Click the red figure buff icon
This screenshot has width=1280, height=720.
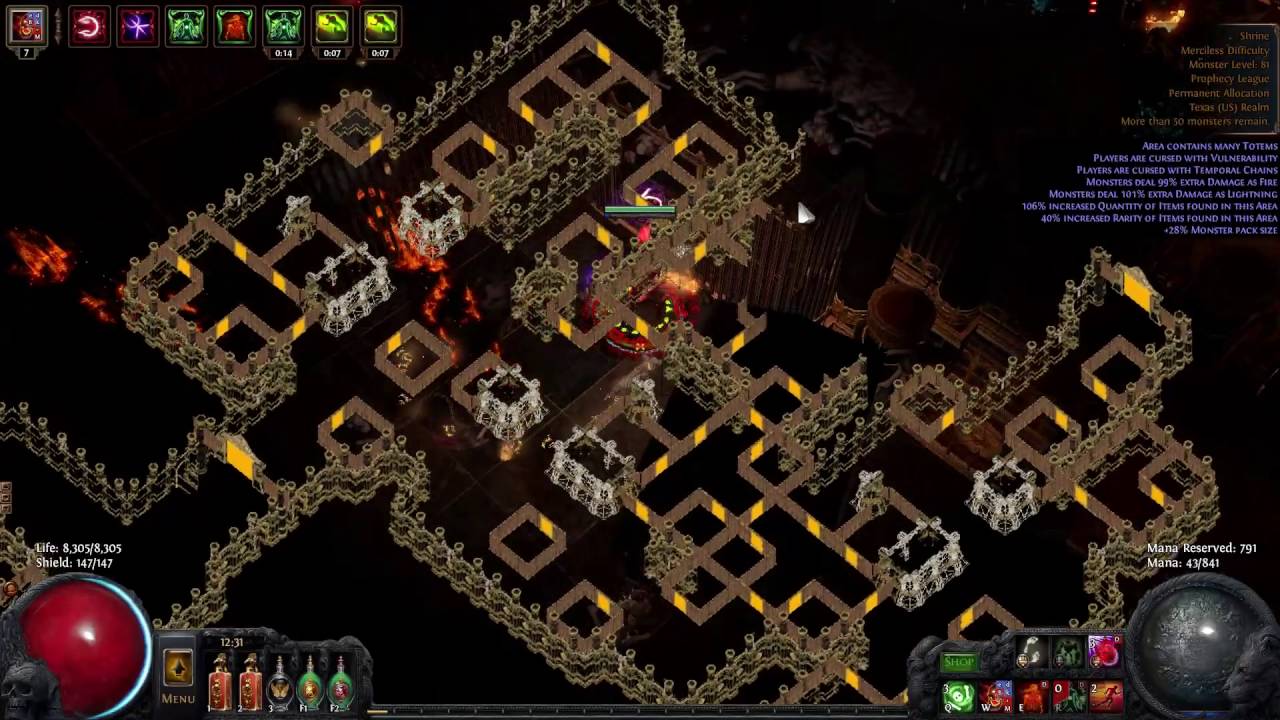(234, 26)
